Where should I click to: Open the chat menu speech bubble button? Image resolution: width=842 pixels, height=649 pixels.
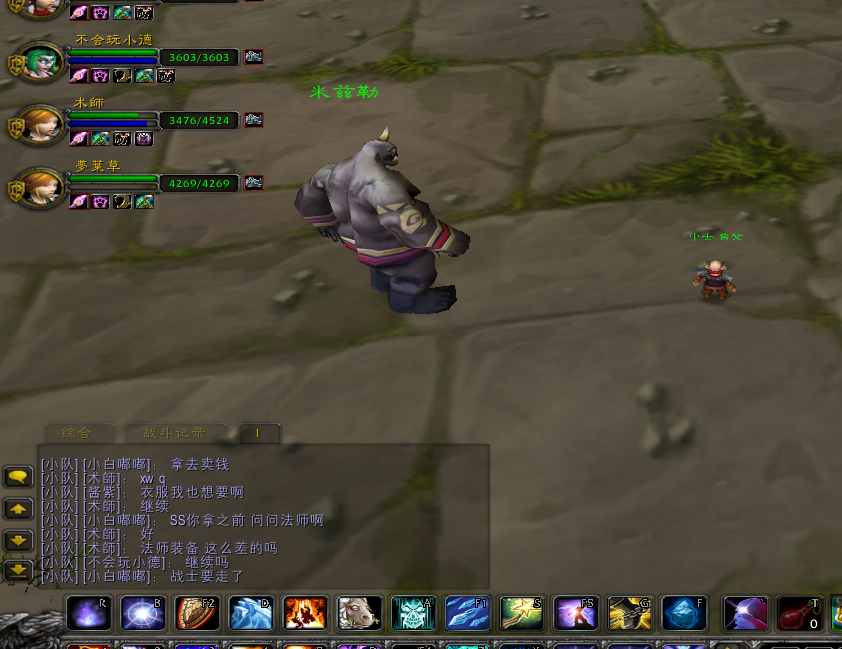[19, 477]
